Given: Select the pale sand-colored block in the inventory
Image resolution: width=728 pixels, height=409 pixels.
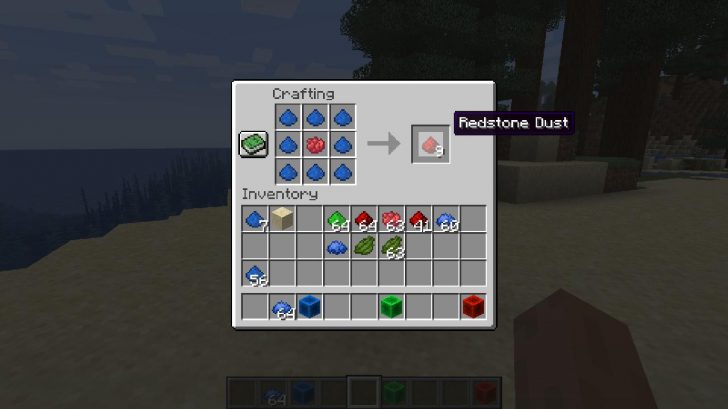Looking at the screenshot, I should [x=281, y=219].
